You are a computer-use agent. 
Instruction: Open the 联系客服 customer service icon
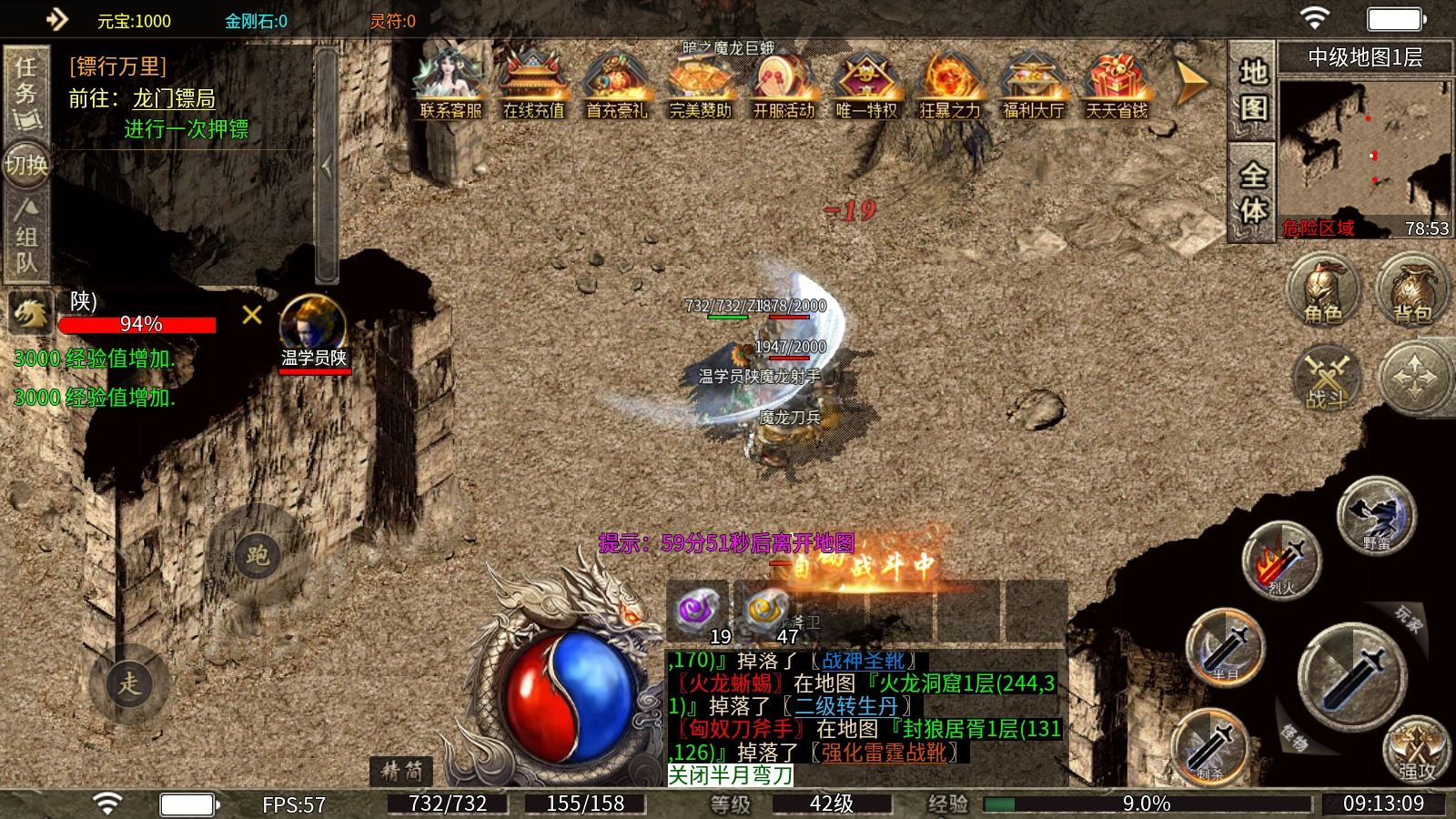[x=450, y=85]
